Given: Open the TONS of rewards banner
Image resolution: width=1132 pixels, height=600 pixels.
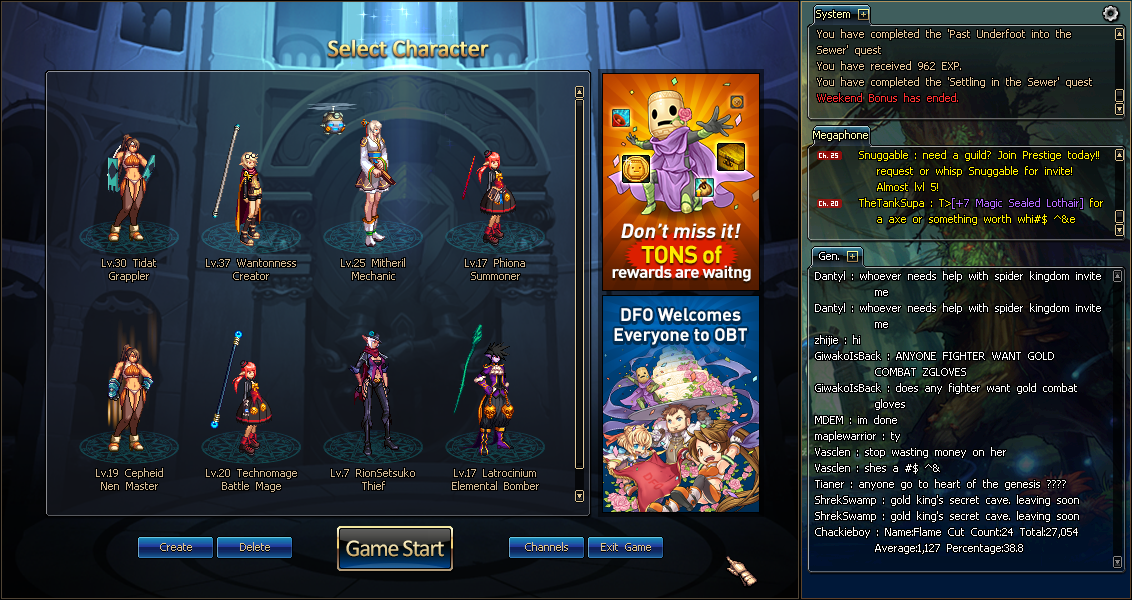Looking at the screenshot, I should (680, 181).
